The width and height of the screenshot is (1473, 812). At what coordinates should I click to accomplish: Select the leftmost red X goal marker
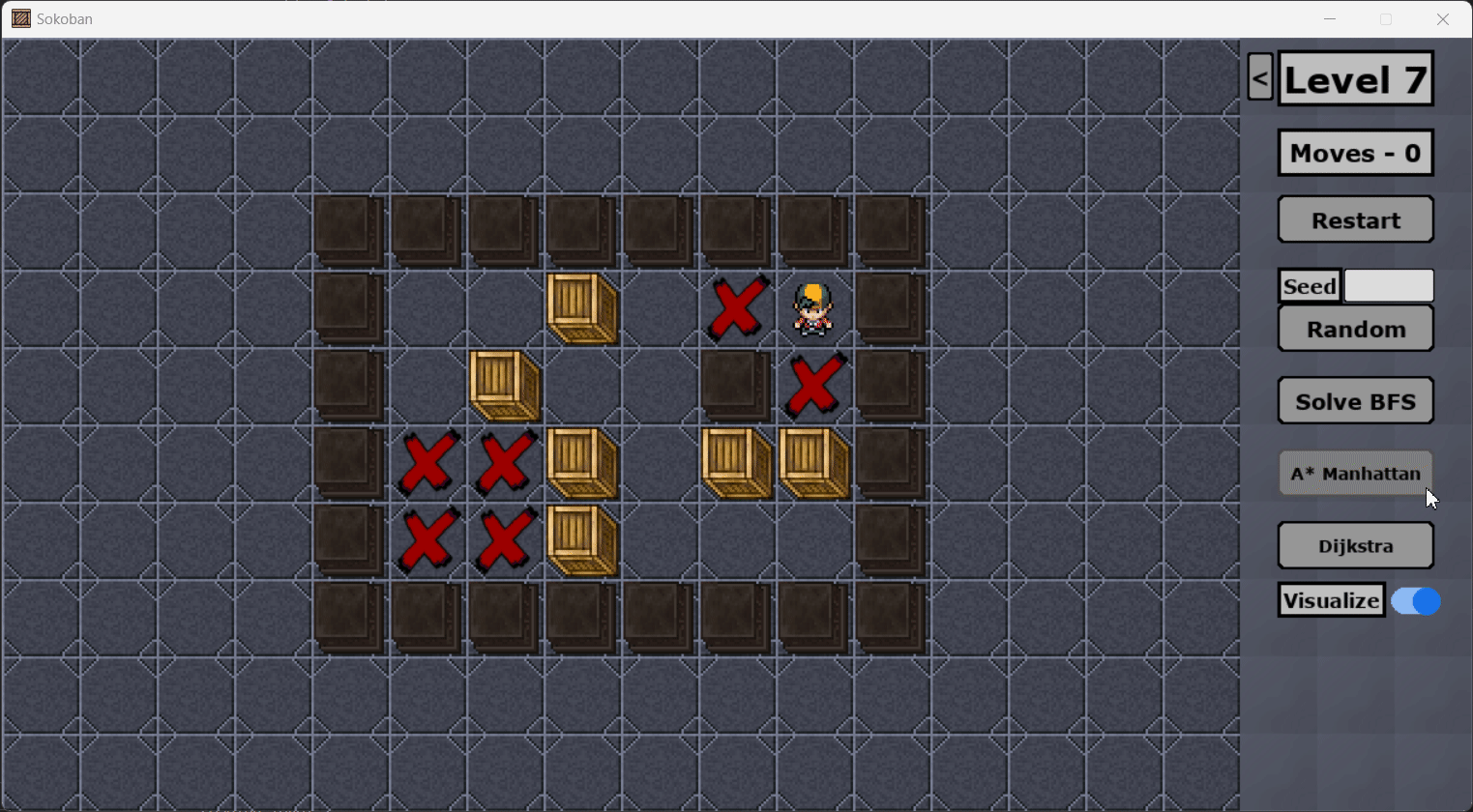(427, 462)
